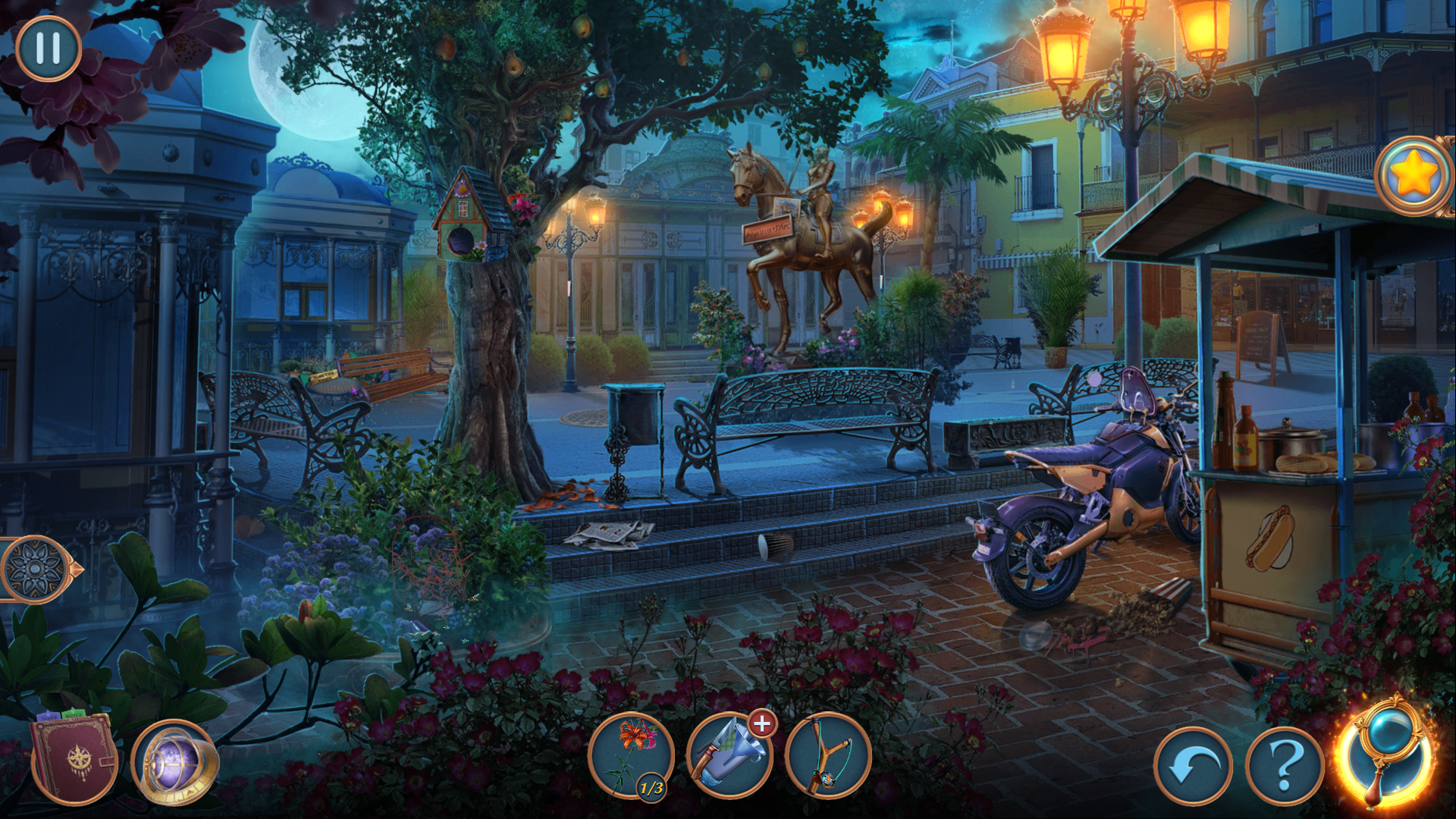Click the curved back arrow button
Screen dimensions: 1456x819
click(x=1194, y=766)
